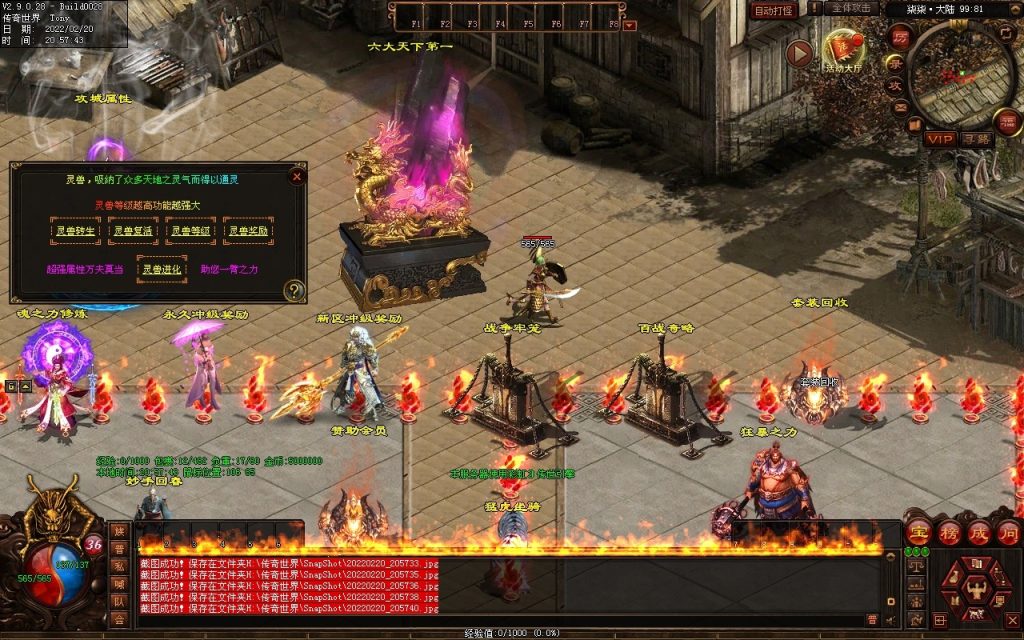Open the 灵兽等级 option

coord(190,231)
